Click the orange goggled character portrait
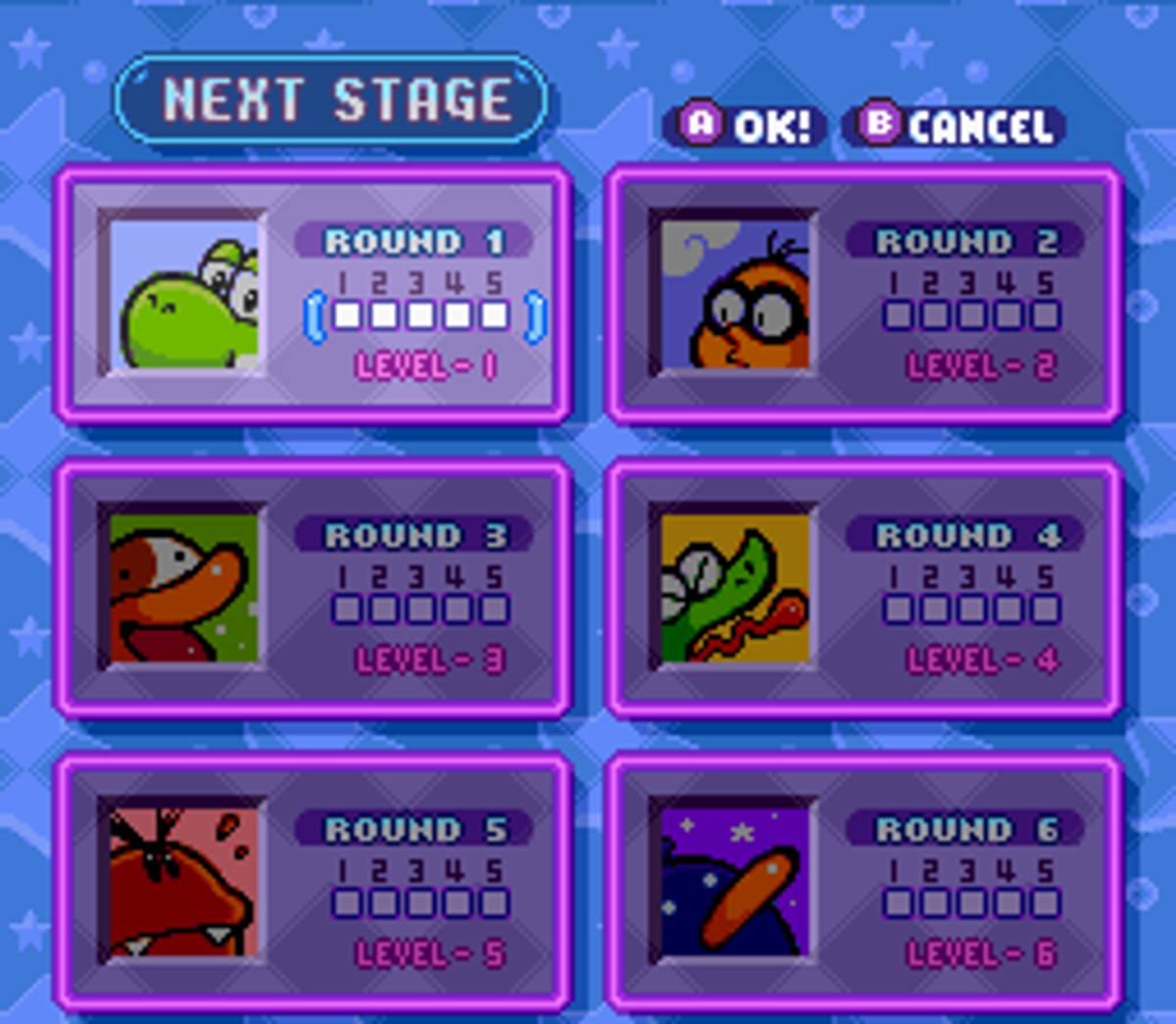The image size is (1176, 1024). coord(735,294)
